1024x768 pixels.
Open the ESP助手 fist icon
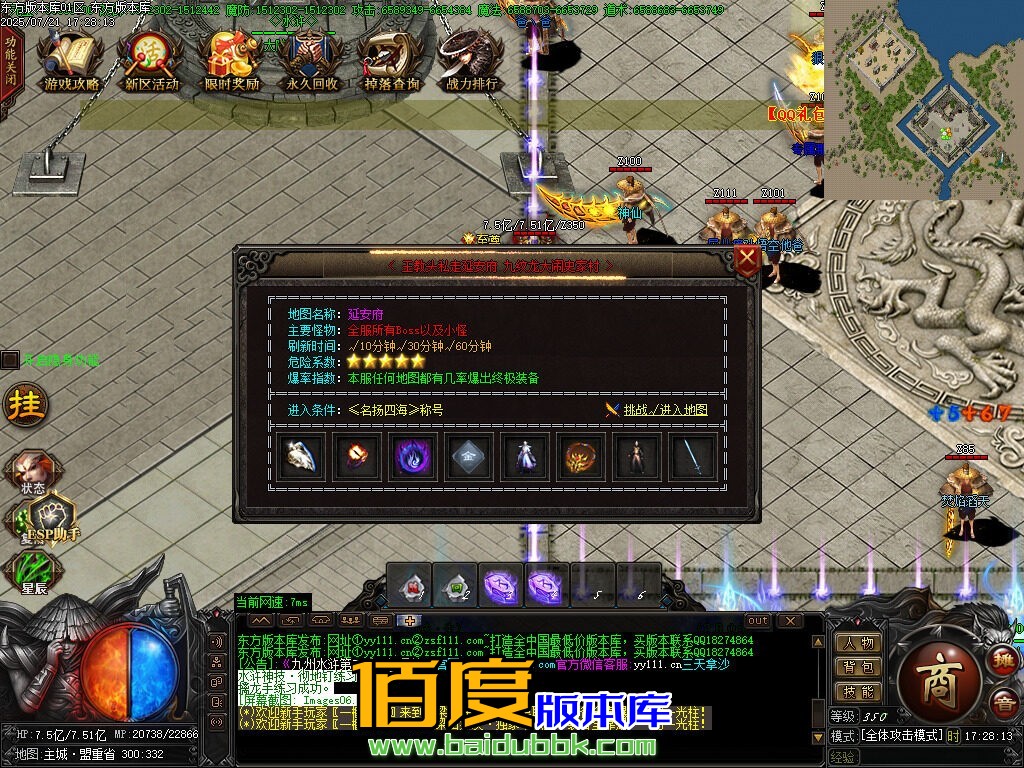coord(52,517)
